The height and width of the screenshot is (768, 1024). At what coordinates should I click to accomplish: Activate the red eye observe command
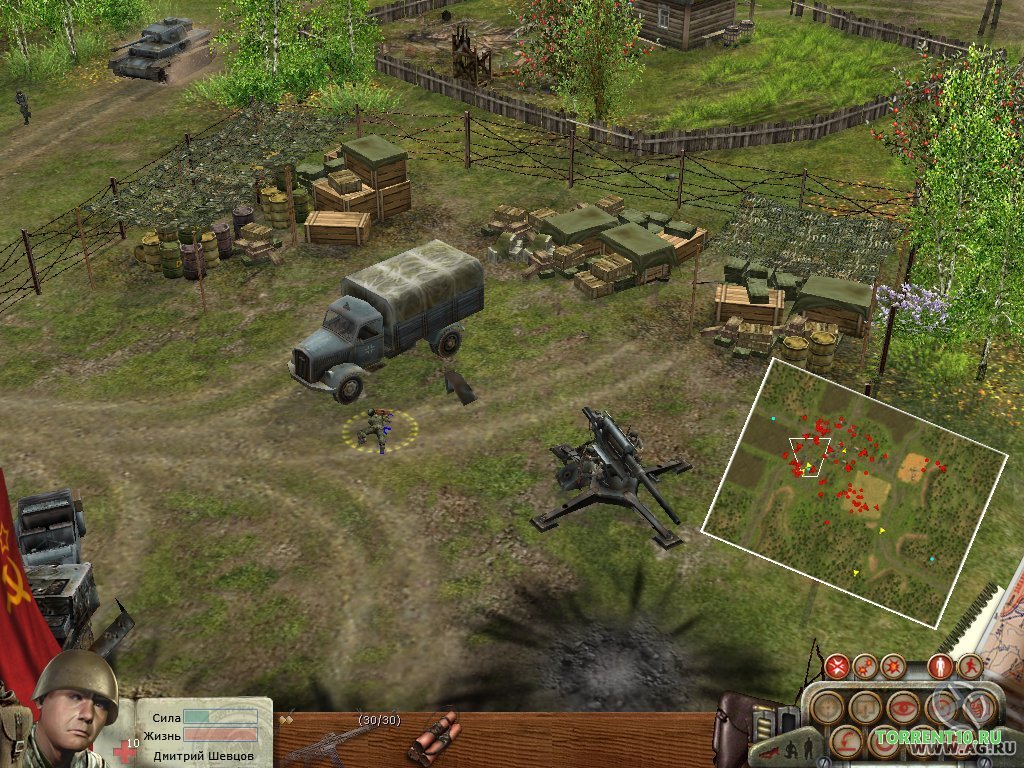(902, 707)
